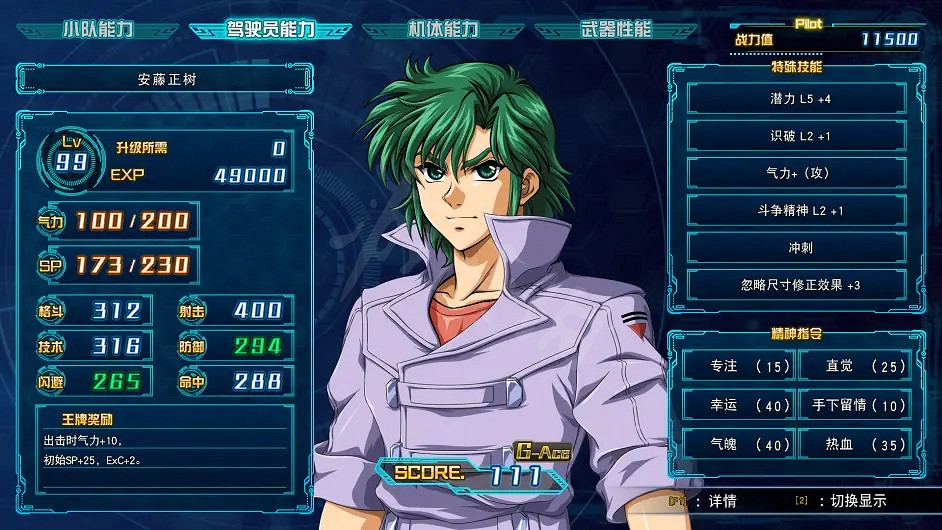The image size is (942, 530).
Task: Select the 专注 spirit command
Action: 738,367
